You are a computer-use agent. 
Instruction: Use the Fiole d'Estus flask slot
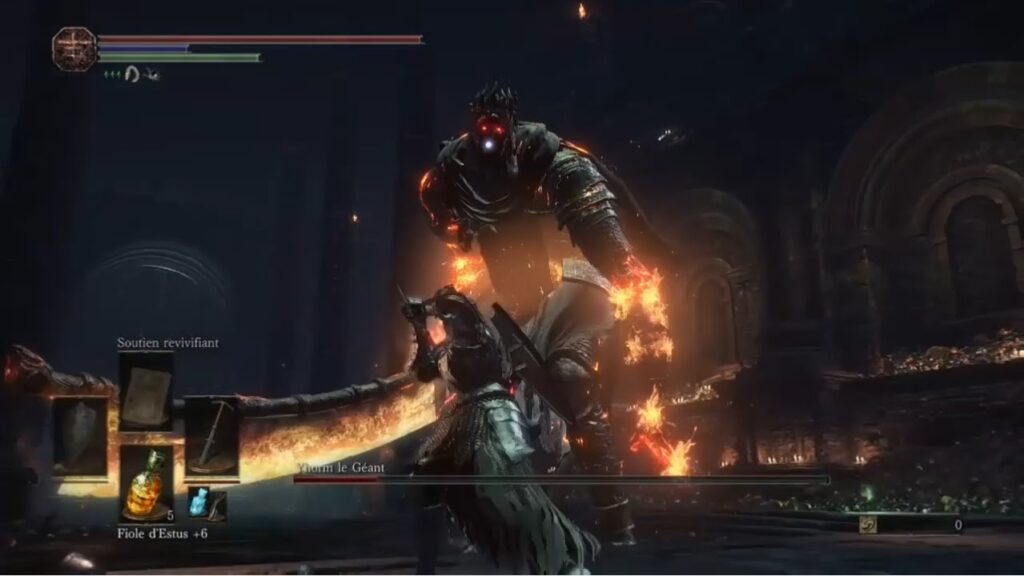146,483
